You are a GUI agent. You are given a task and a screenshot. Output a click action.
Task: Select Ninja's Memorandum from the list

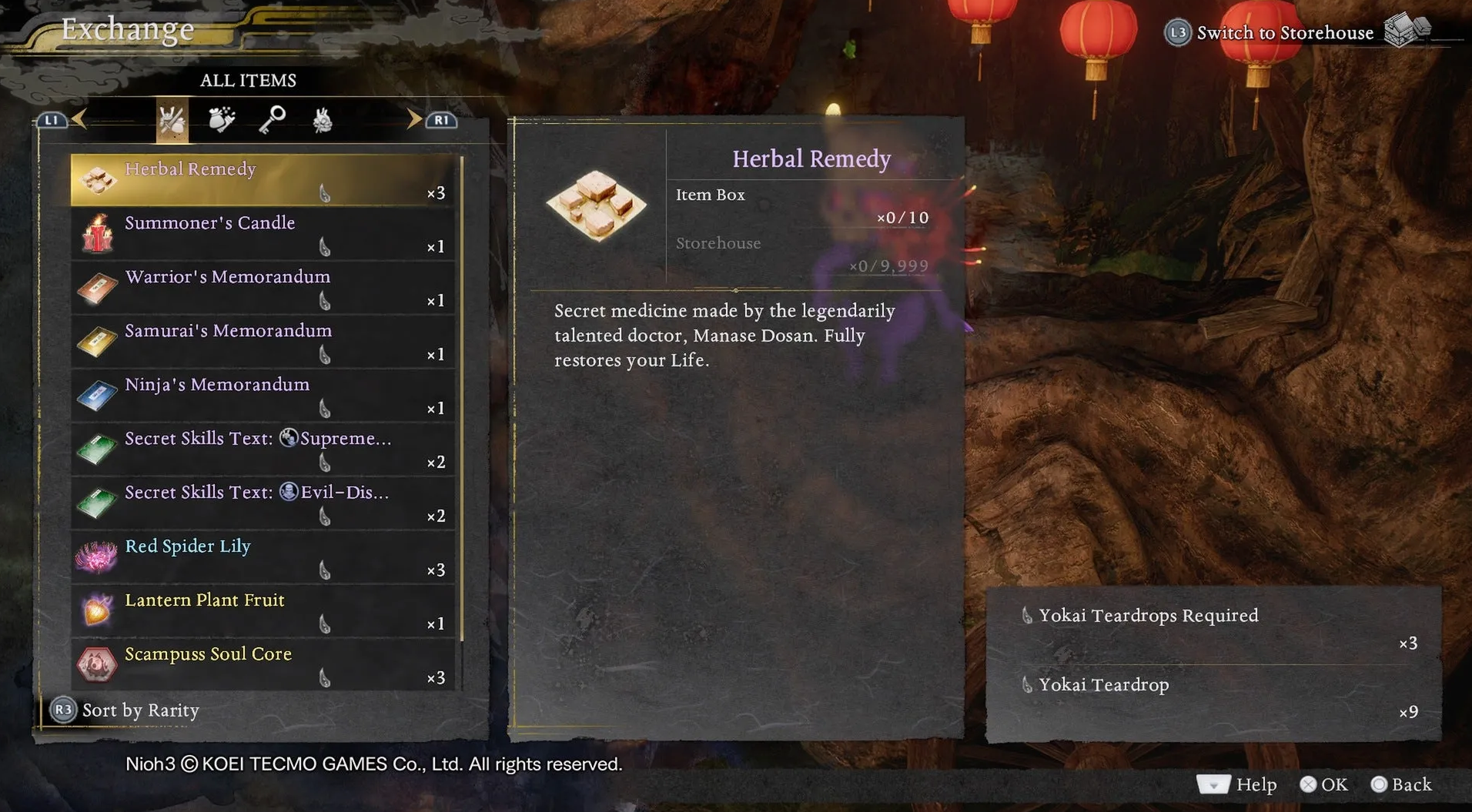click(262, 395)
